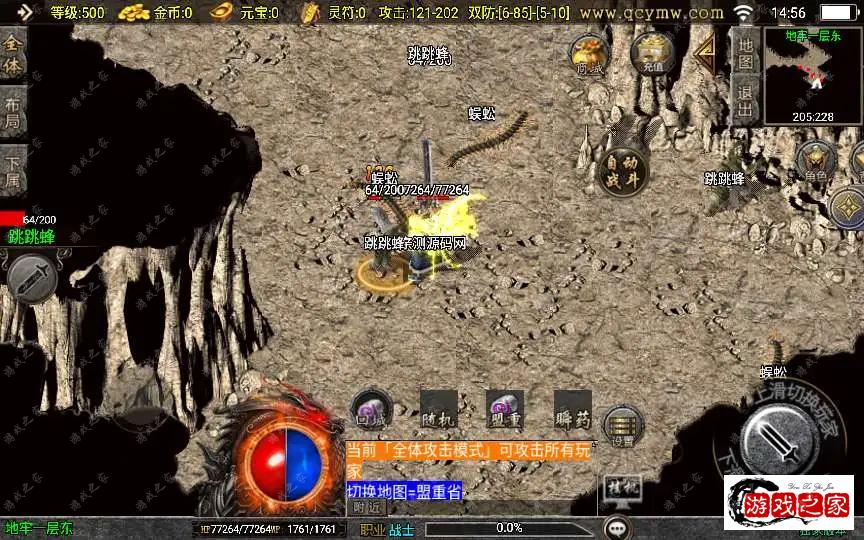Screen dimensions: 864x540
Task: Use the 瞬药 instant potion slot
Action: coord(572,409)
